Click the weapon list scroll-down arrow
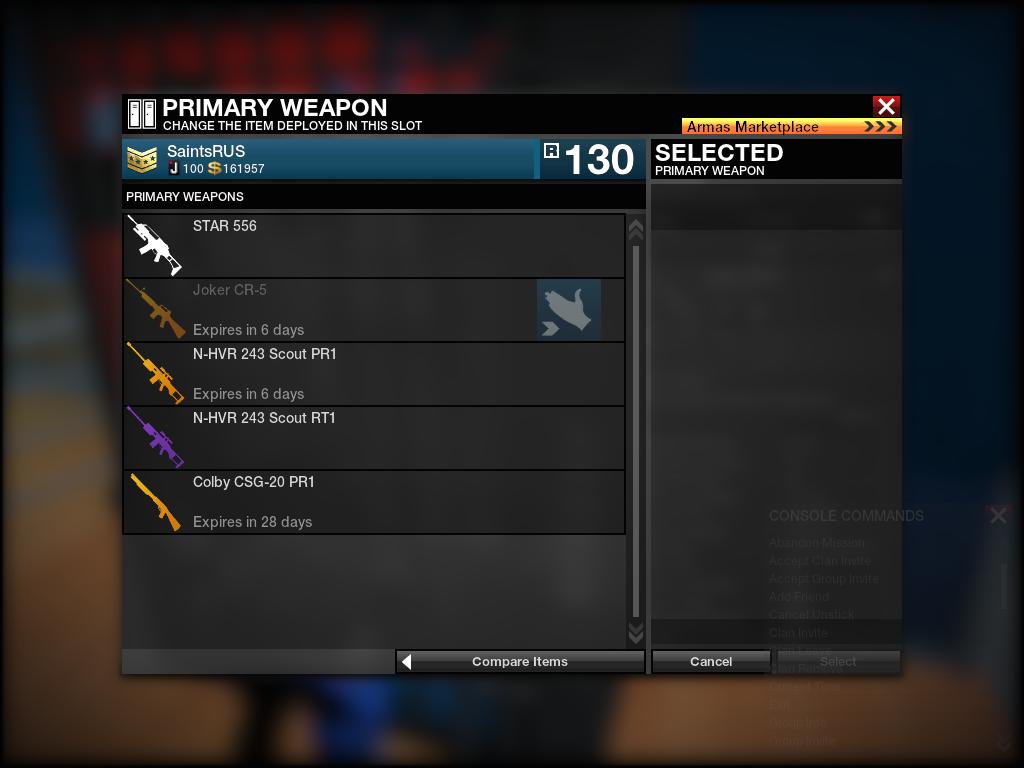1024x768 pixels. (x=635, y=632)
